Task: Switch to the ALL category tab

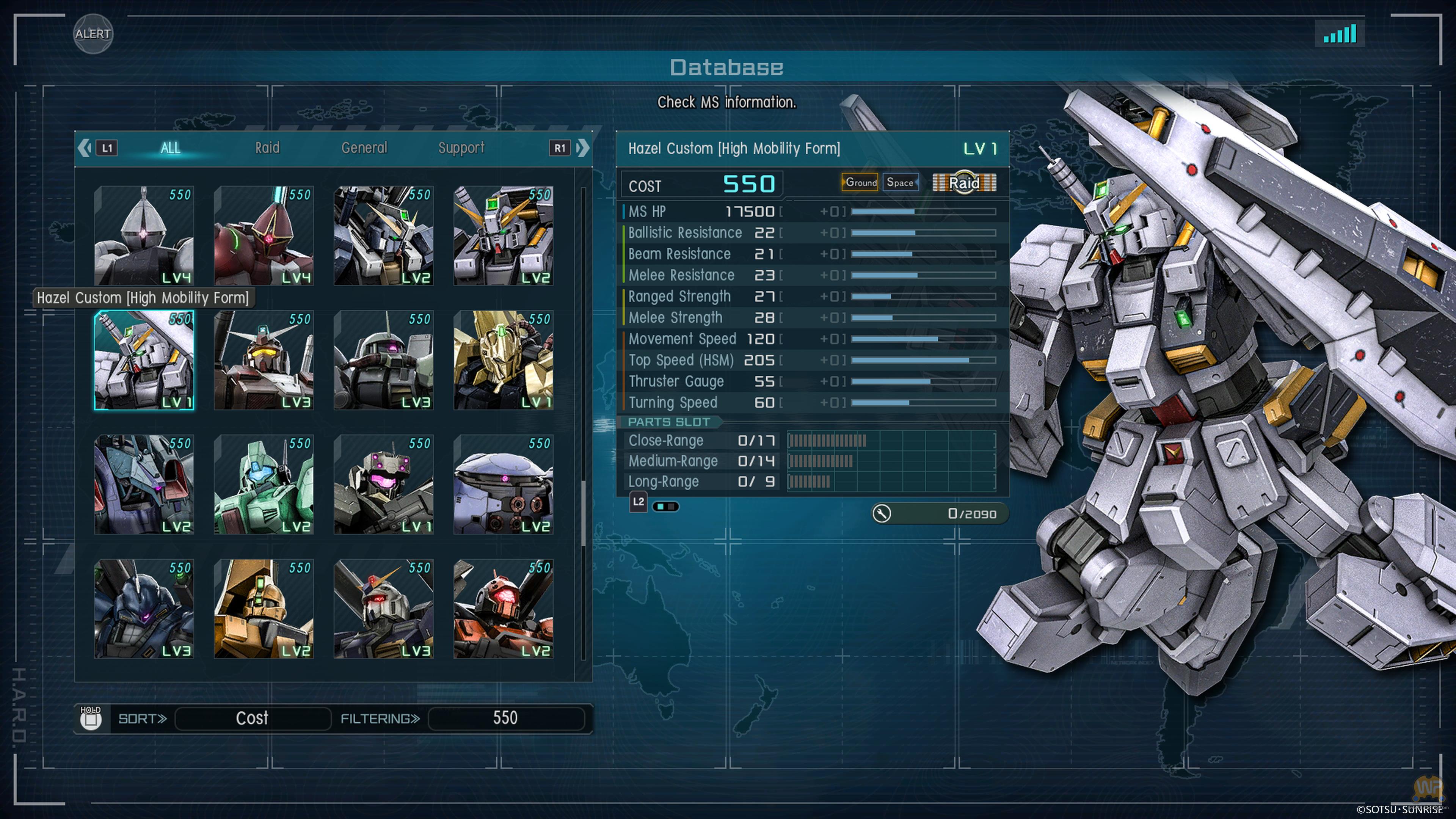Action: pyautogui.click(x=170, y=148)
